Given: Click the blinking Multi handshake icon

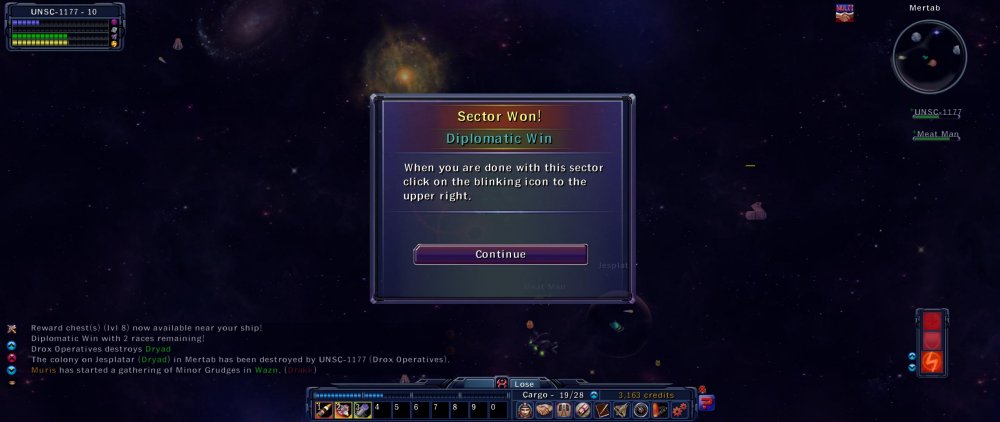Looking at the screenshot, I should pyautogui.click(x=845, y=13).
